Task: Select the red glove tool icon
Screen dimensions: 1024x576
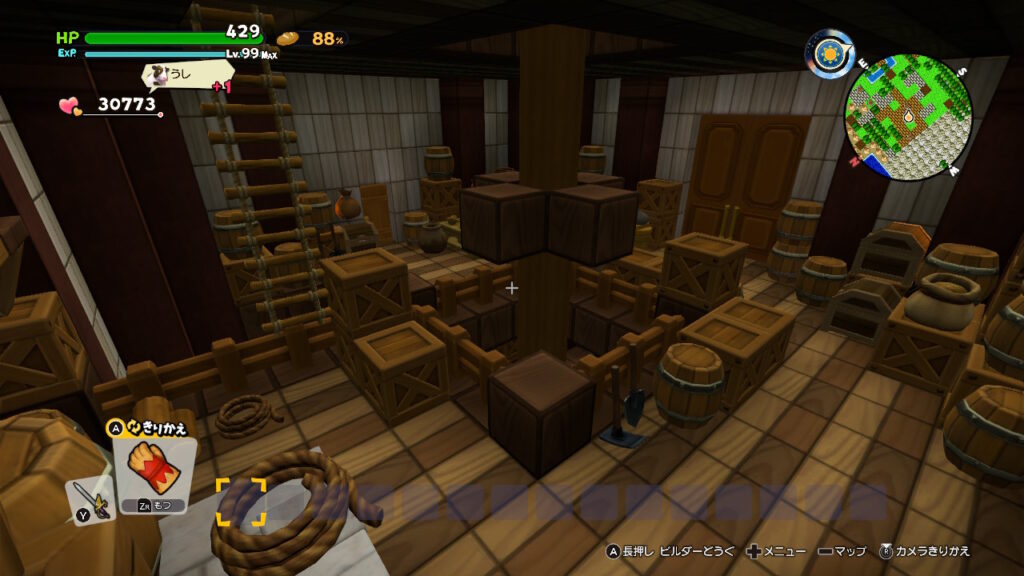Action: [153, 469]
